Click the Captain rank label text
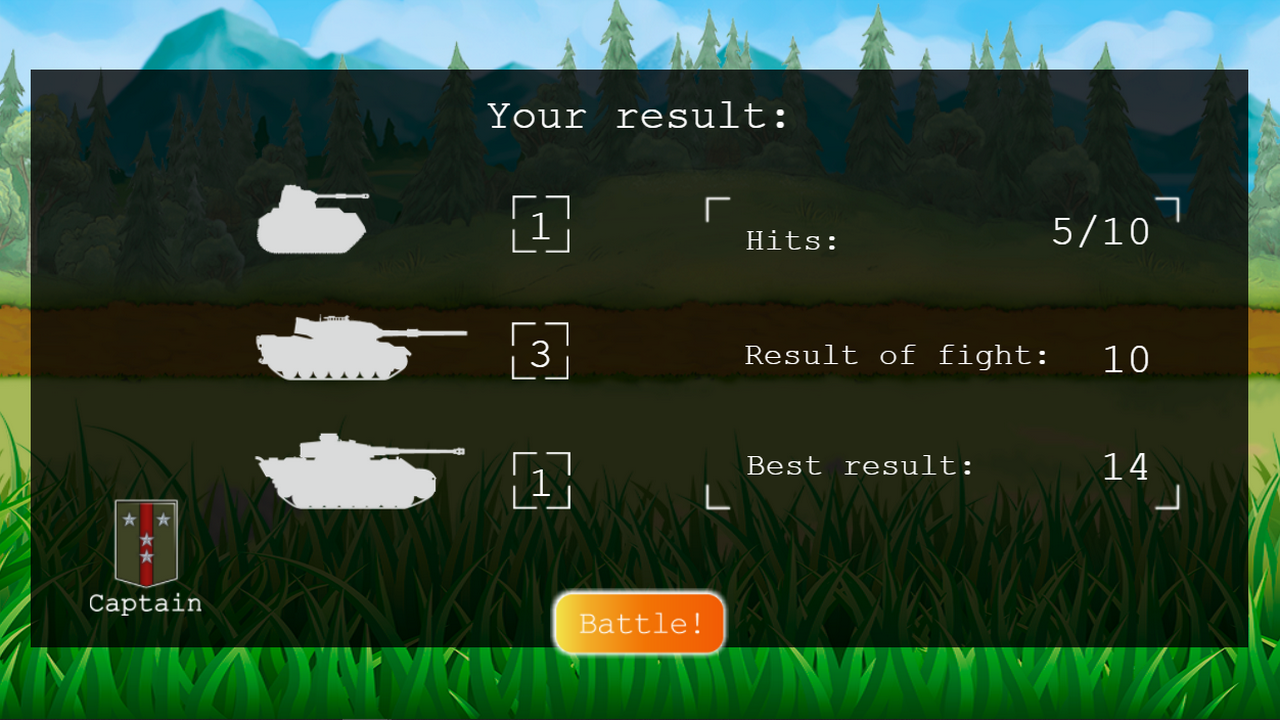The height and width of the screenshot is (720, 1280). pos(145,603)
